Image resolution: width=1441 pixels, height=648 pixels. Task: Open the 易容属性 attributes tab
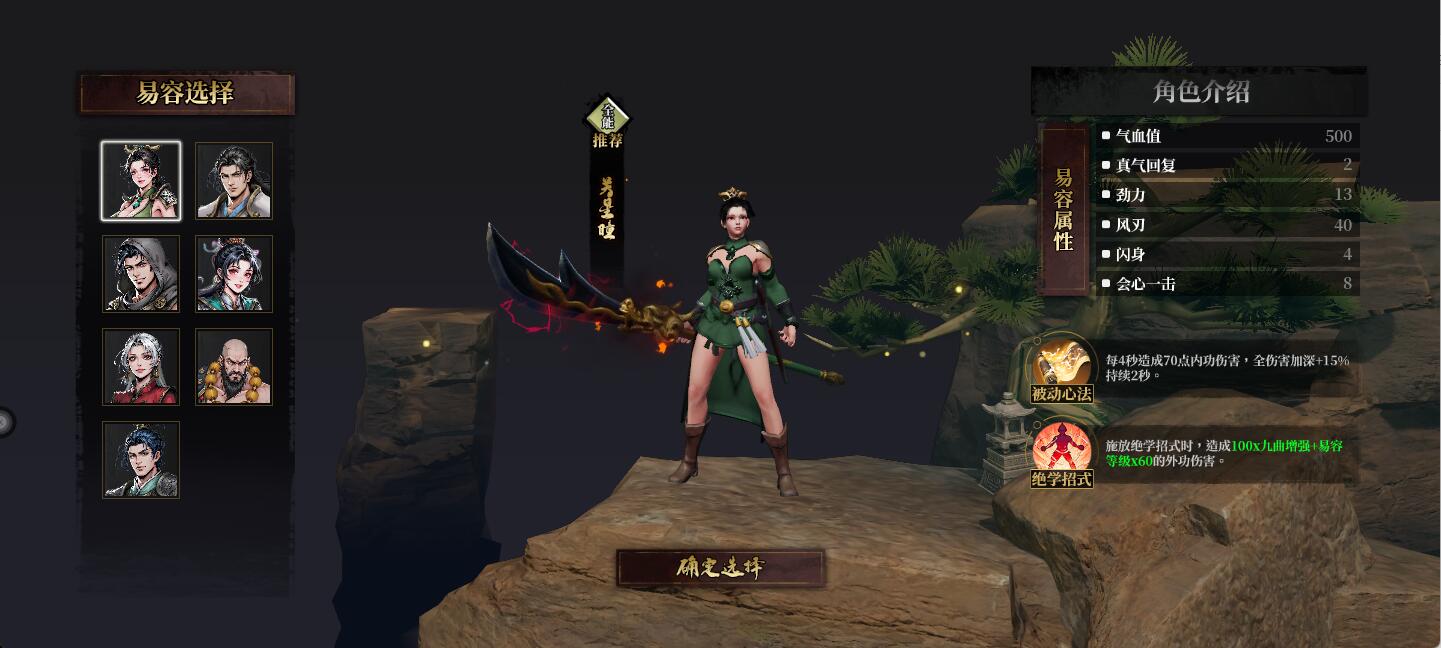click(x=1063, y=210)
